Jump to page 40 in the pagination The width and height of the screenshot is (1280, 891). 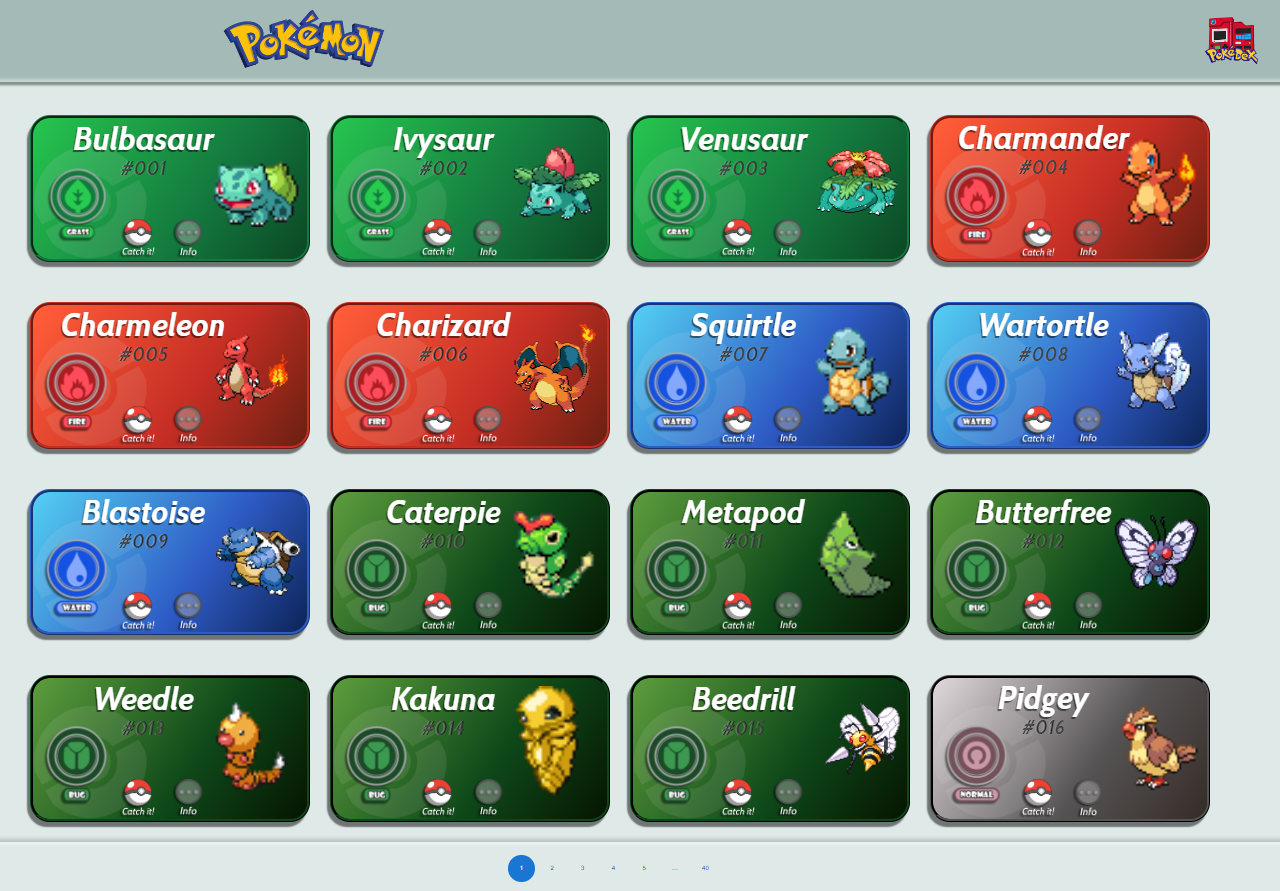(705, 868)
